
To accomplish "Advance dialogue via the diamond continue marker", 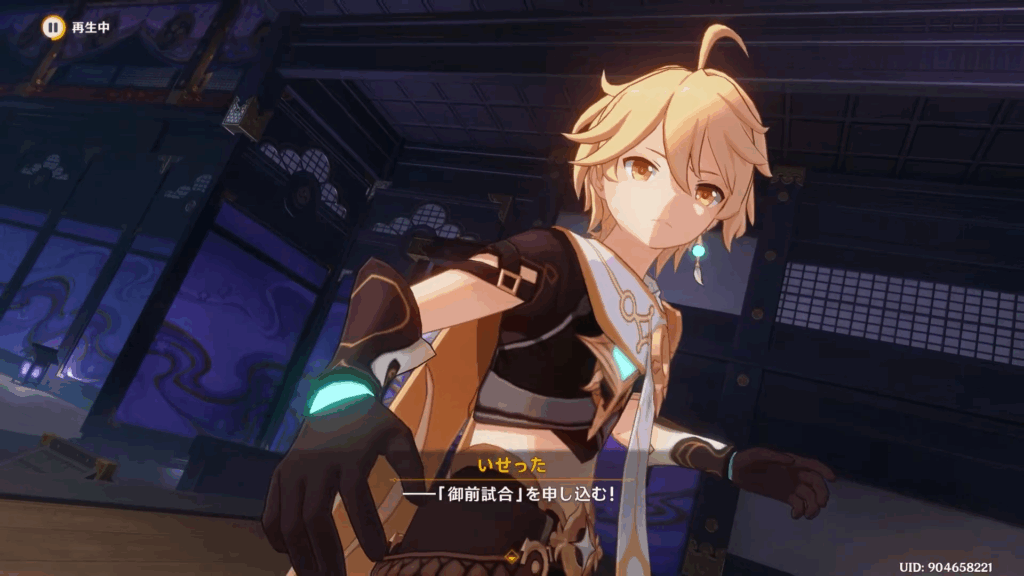I will point(512,555).
